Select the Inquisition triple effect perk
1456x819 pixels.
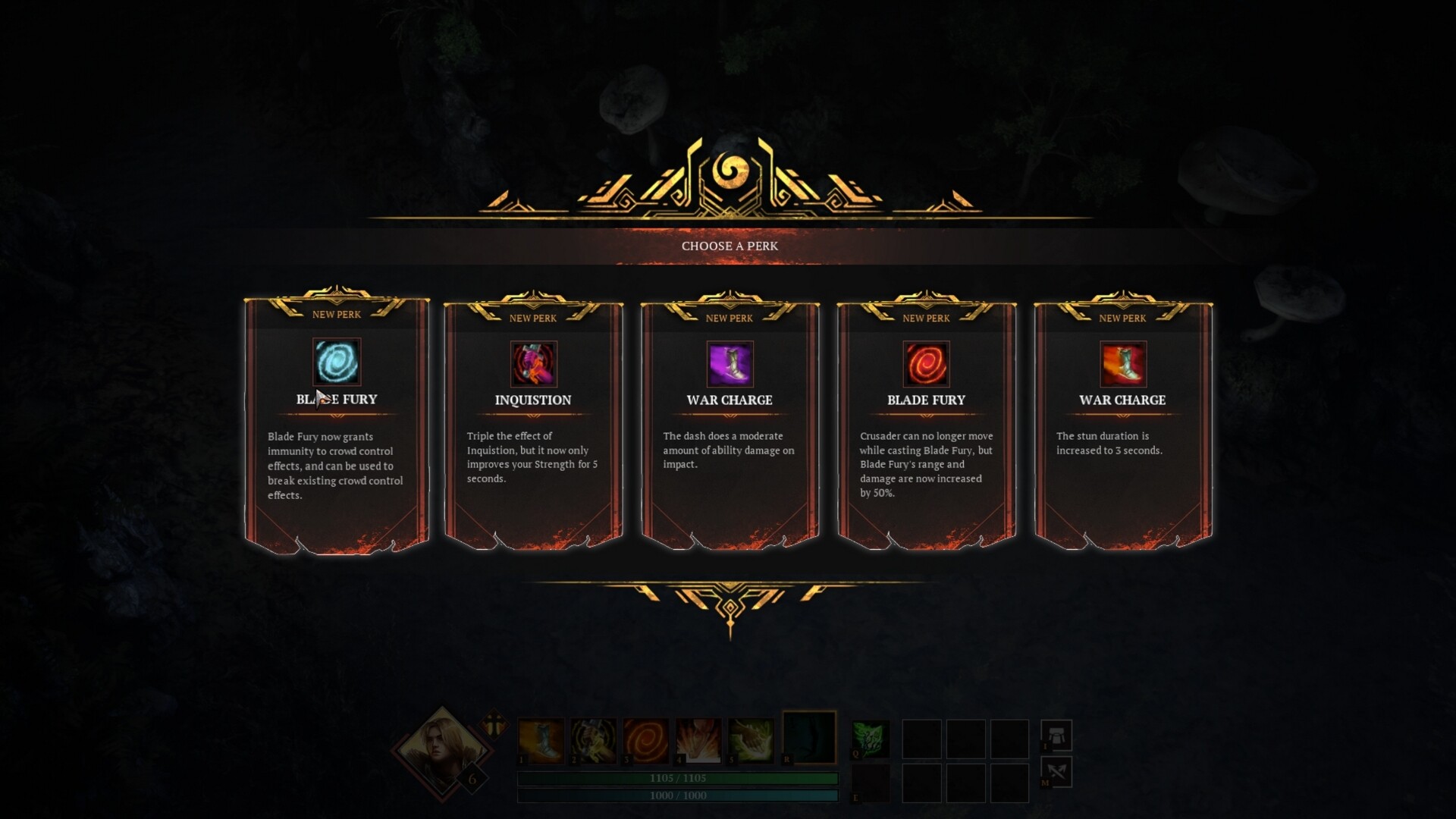tap(533, 425)
